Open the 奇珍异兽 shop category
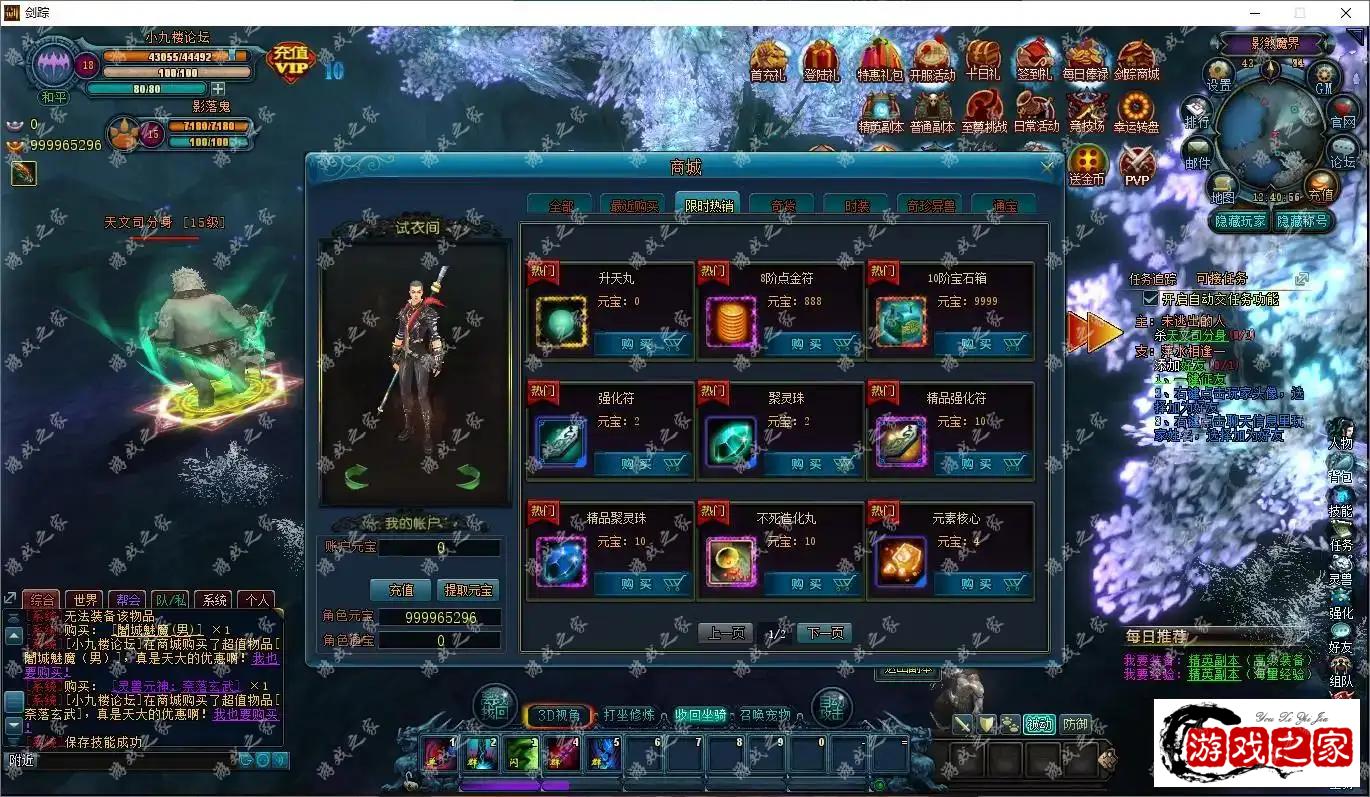The image size is (1370, 797). (930, 206)
